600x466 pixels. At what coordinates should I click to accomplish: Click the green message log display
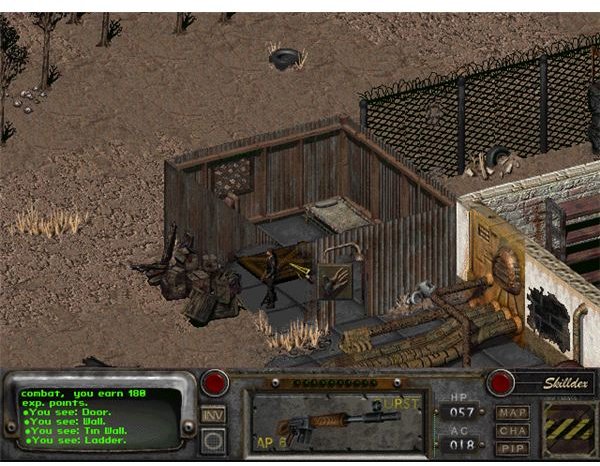point(98,416)
